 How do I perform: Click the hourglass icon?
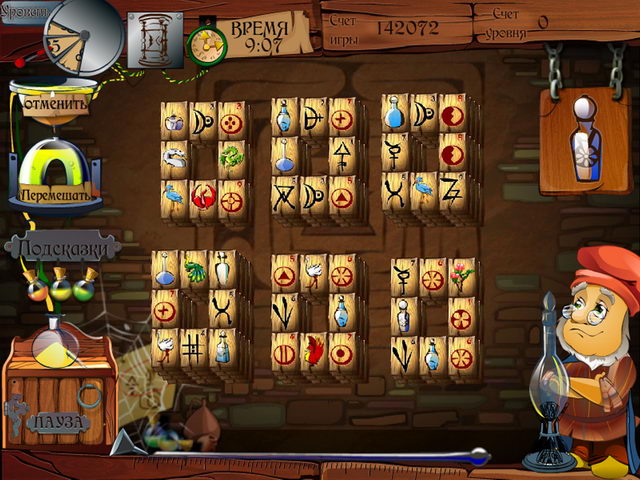155,40
